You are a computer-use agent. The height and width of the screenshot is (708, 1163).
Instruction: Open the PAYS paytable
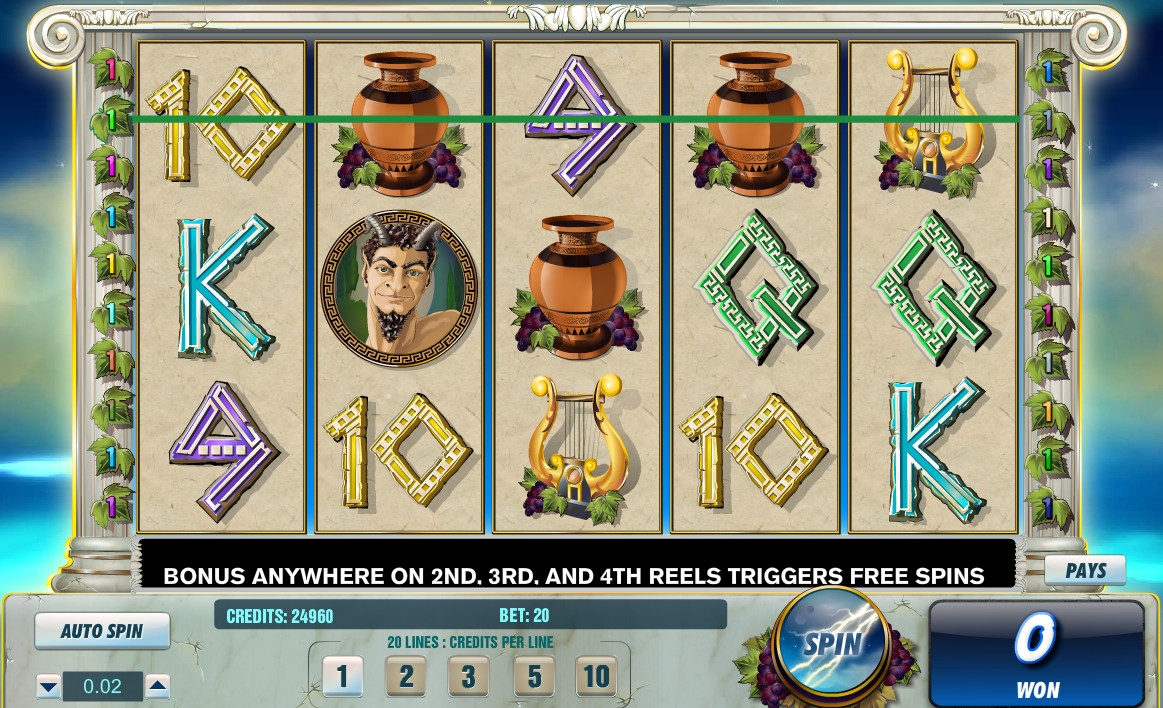point(1085,570)
